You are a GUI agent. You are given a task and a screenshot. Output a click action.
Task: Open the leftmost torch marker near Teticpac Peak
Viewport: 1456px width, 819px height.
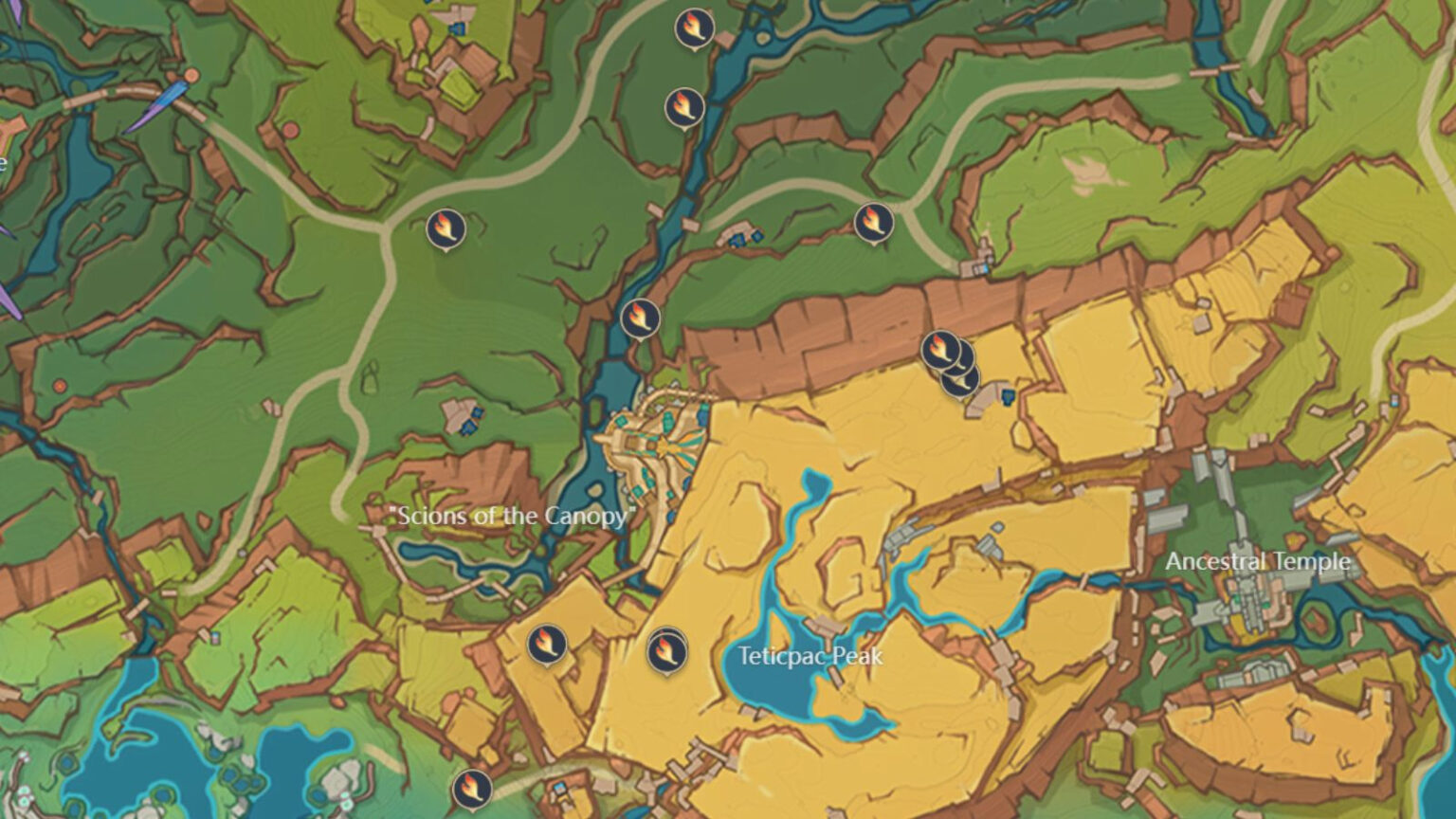tap(546, 646)
